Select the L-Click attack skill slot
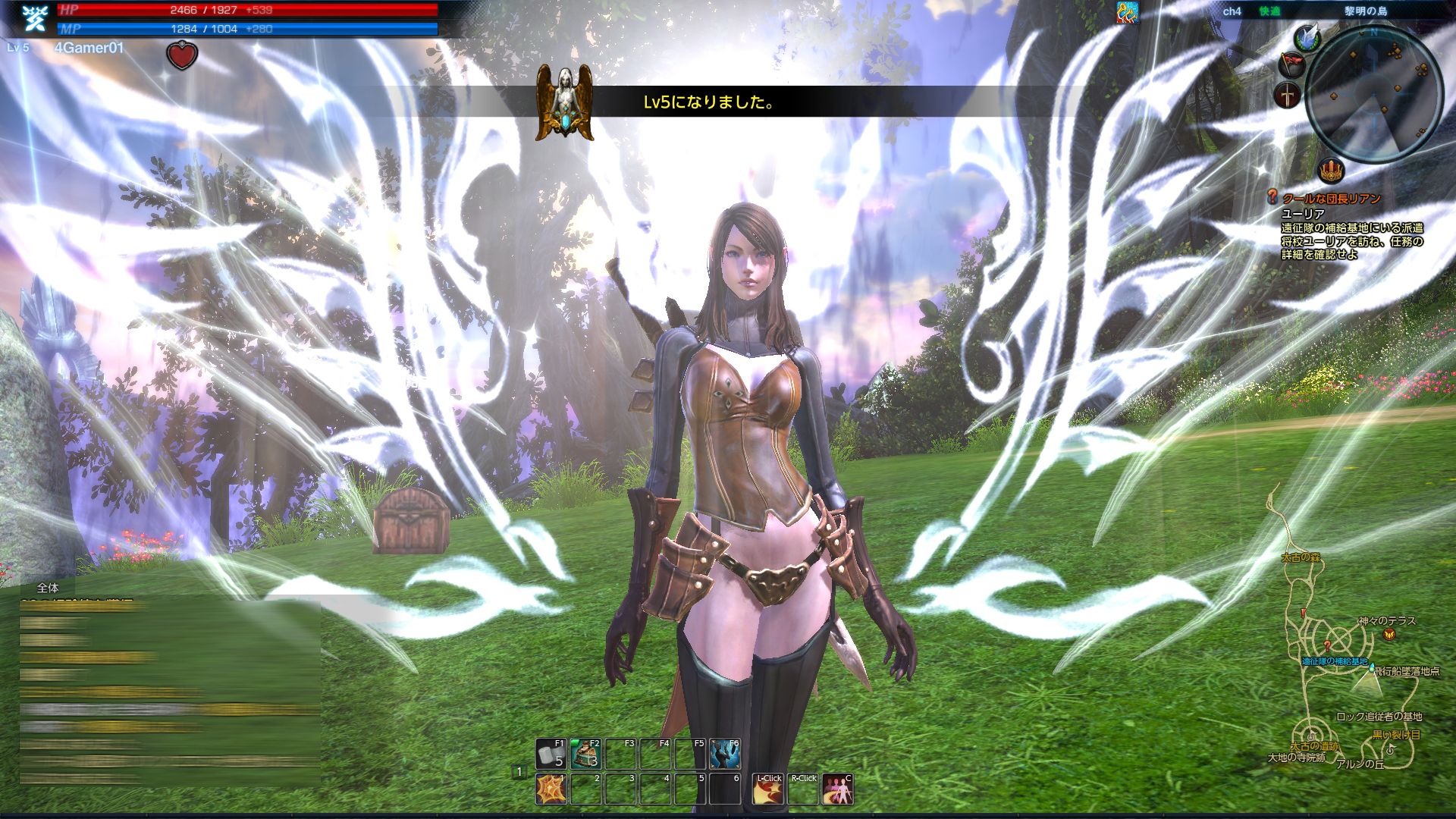Screen dimensions: 1456x819 tap(767, 789)
